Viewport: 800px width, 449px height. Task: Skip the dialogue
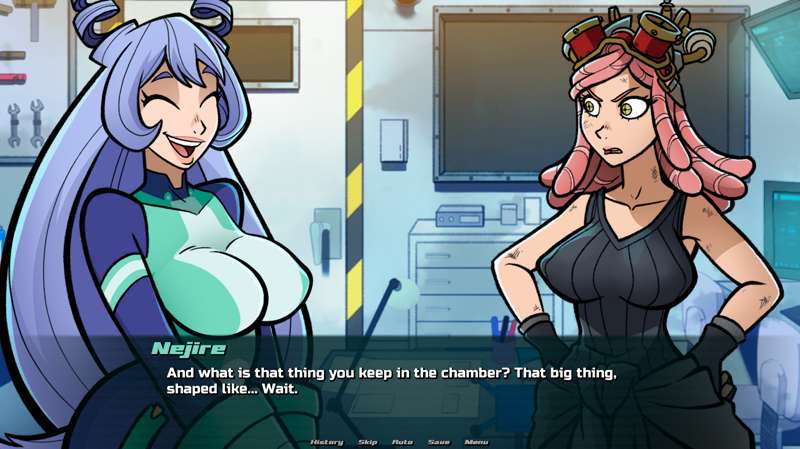[367, 441]
